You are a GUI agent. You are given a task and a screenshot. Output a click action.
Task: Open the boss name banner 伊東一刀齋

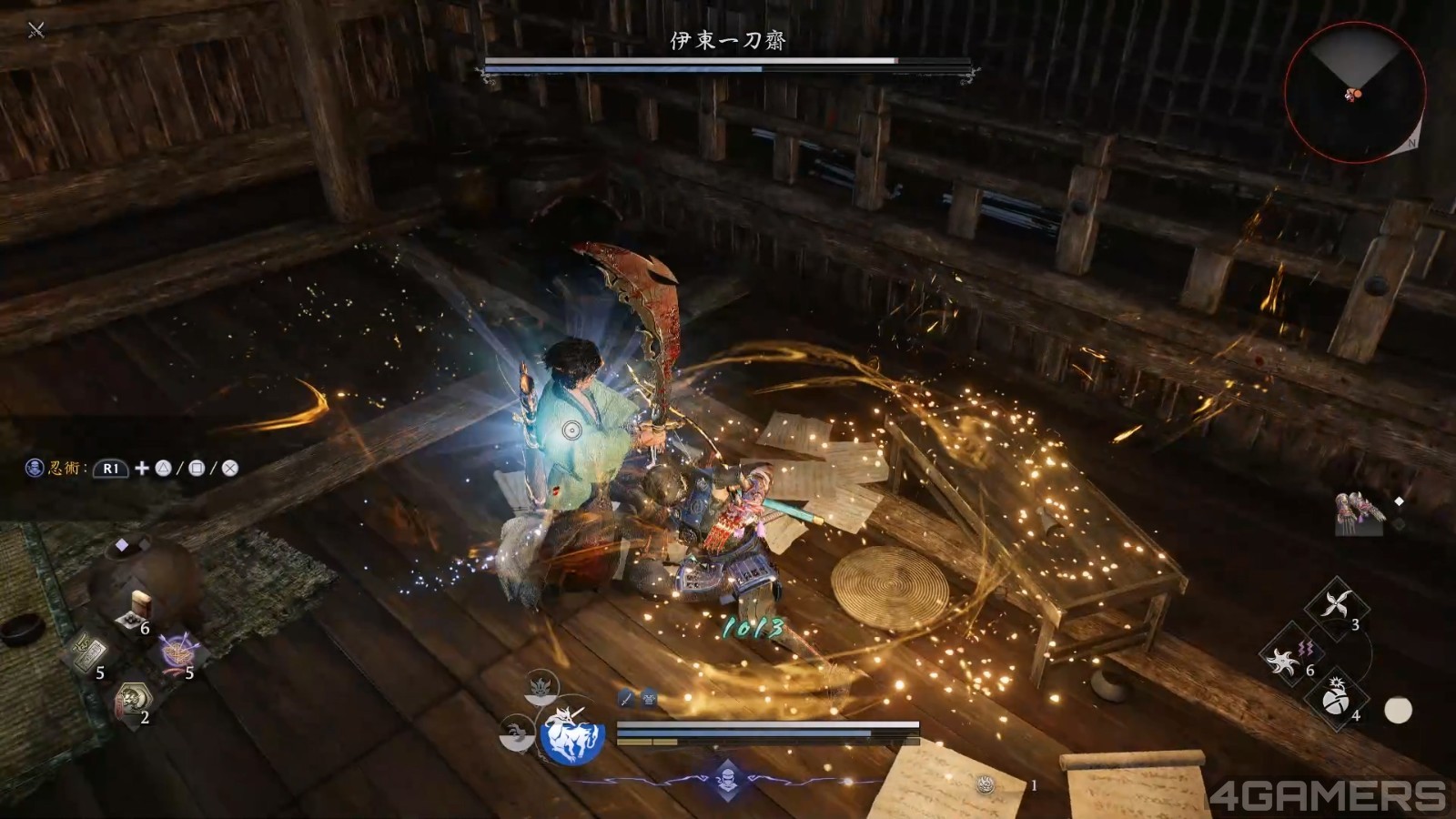(x=728, y=41)
